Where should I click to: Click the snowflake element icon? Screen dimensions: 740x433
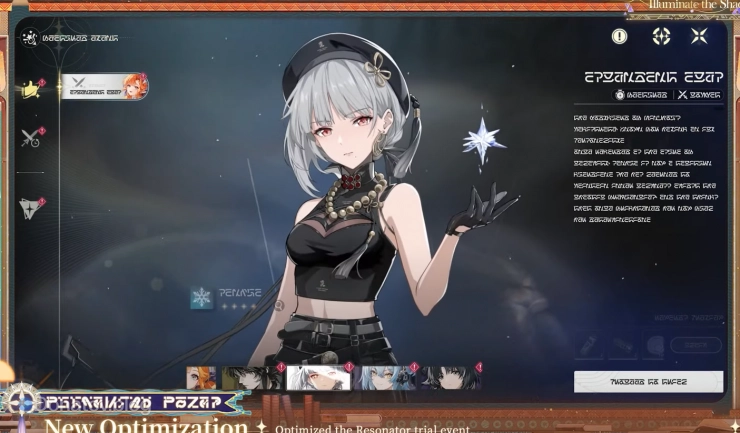[202, 298]
